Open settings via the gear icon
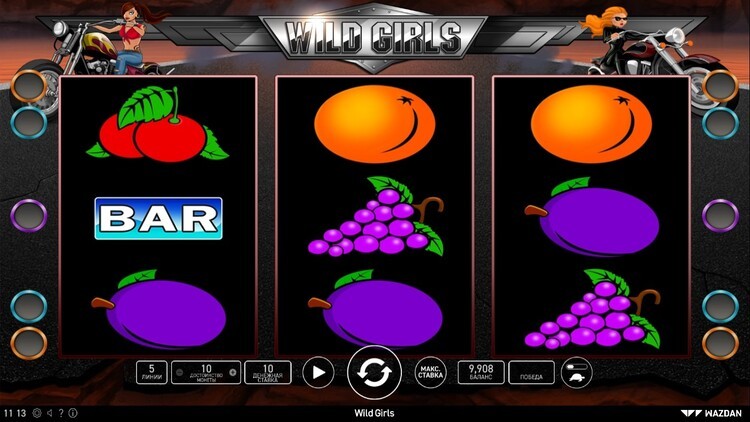 37,412
